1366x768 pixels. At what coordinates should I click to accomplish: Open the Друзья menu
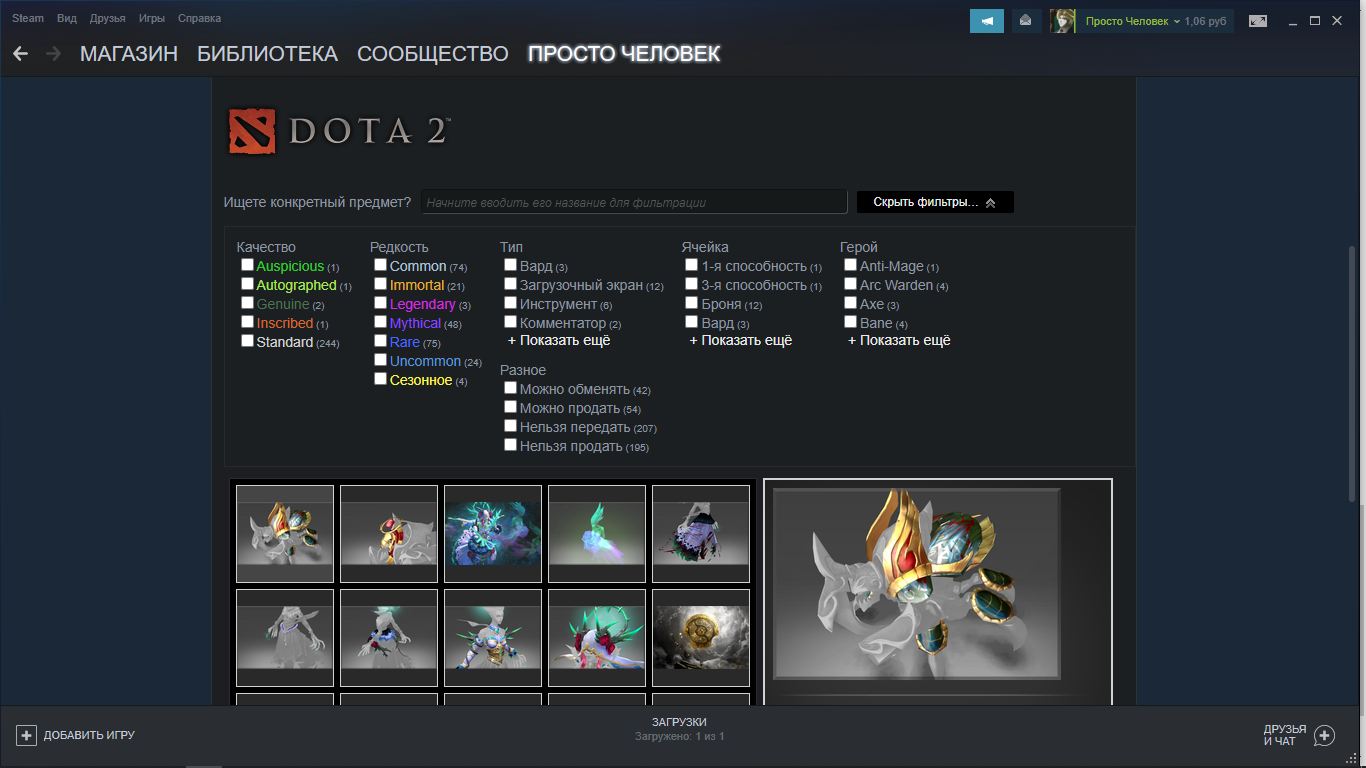point(106,17)
